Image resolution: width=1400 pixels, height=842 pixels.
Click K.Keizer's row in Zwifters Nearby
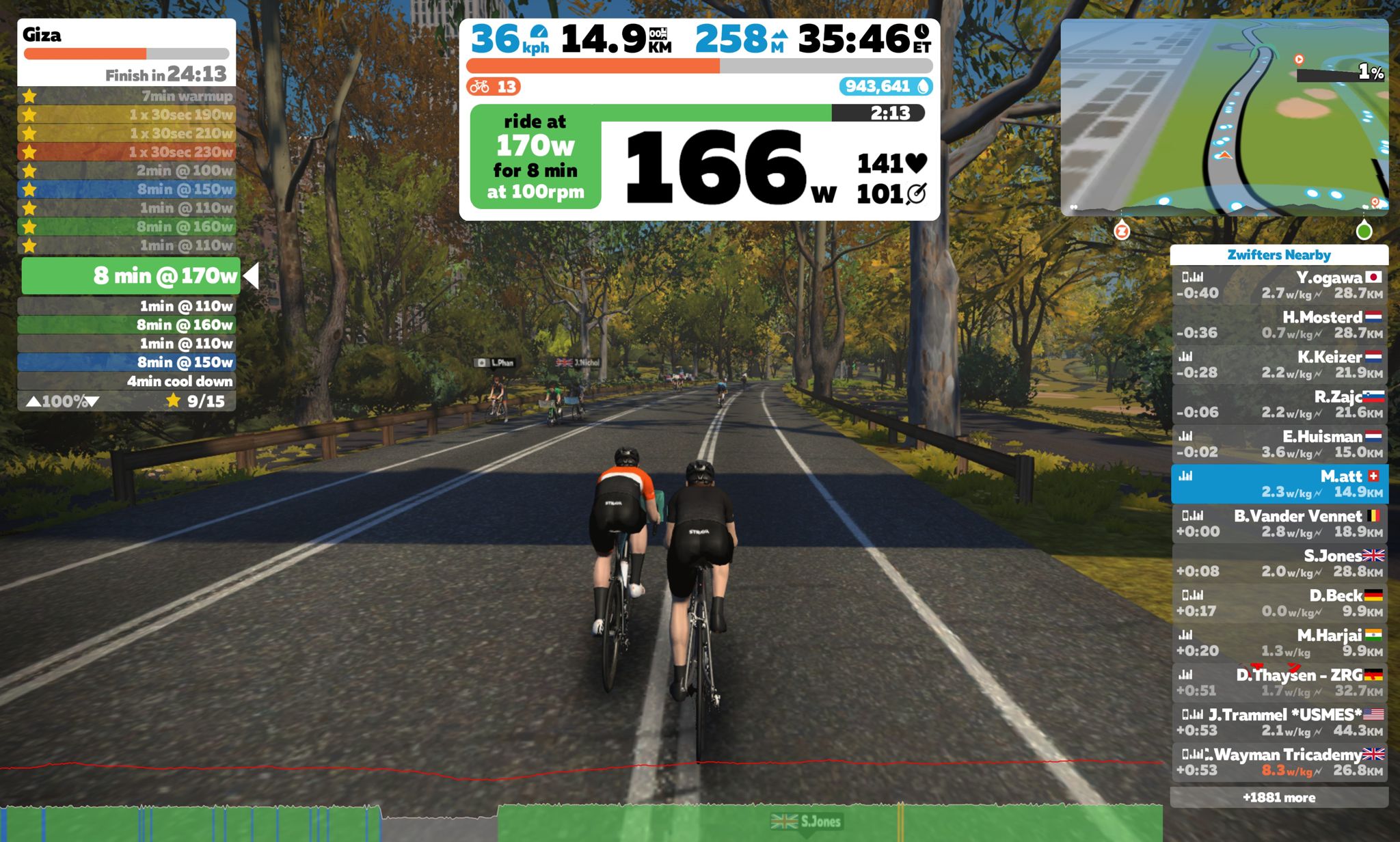point(1279,365)
